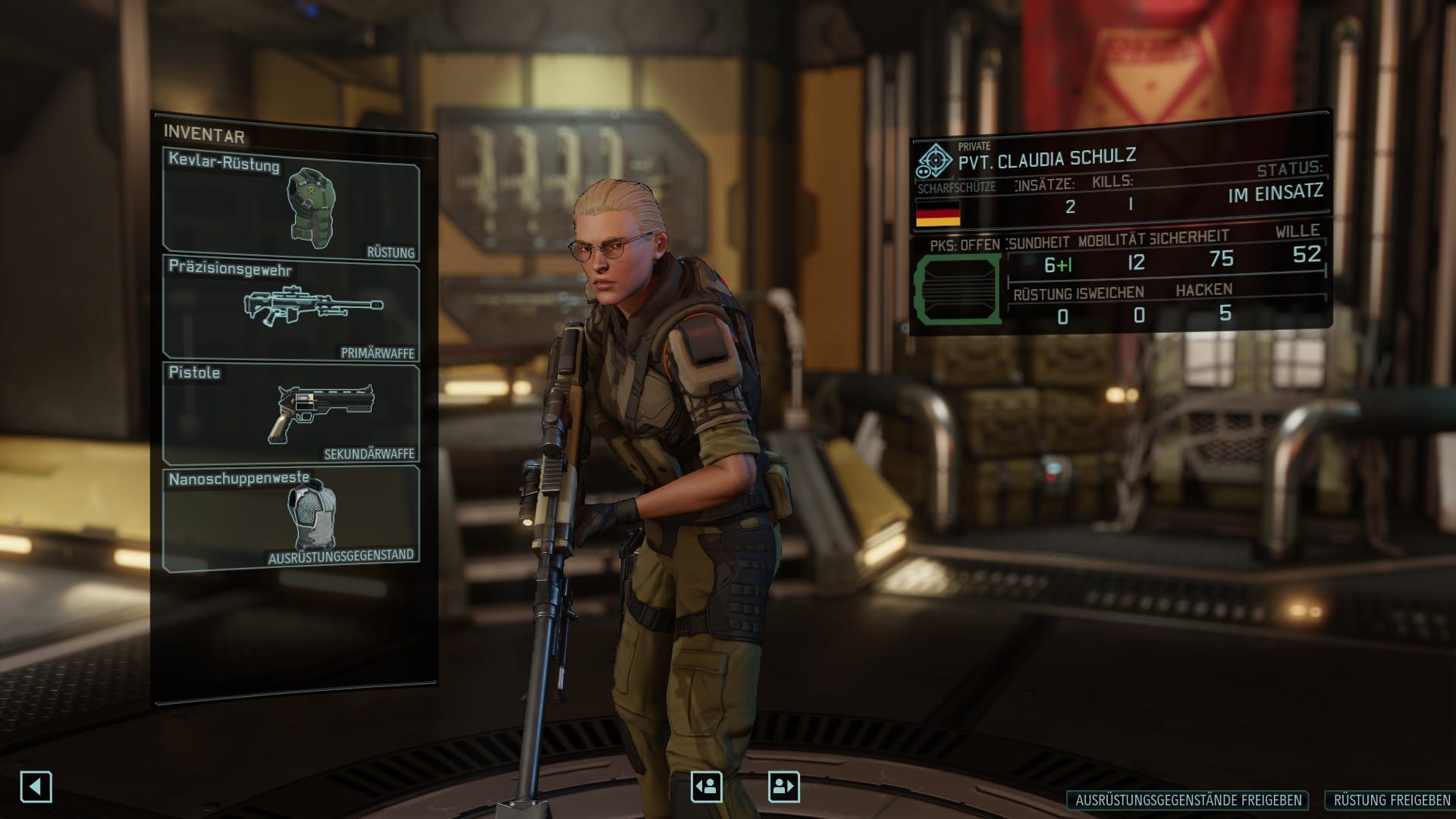Switch to the next soldier
The image size is (1456, 819).
783,786
